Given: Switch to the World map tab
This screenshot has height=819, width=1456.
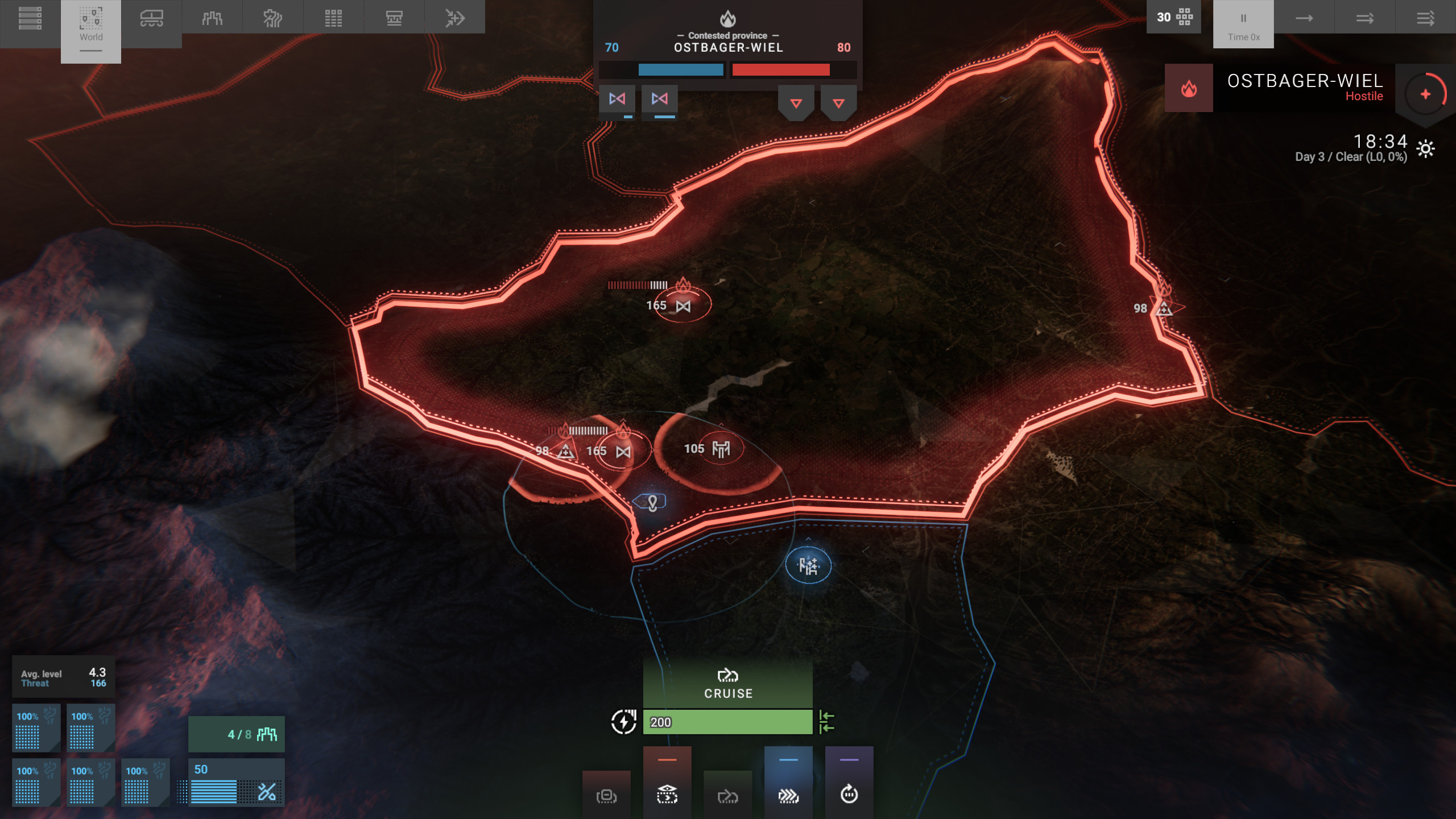Looking at the screenshot, I should pos(91,31).
